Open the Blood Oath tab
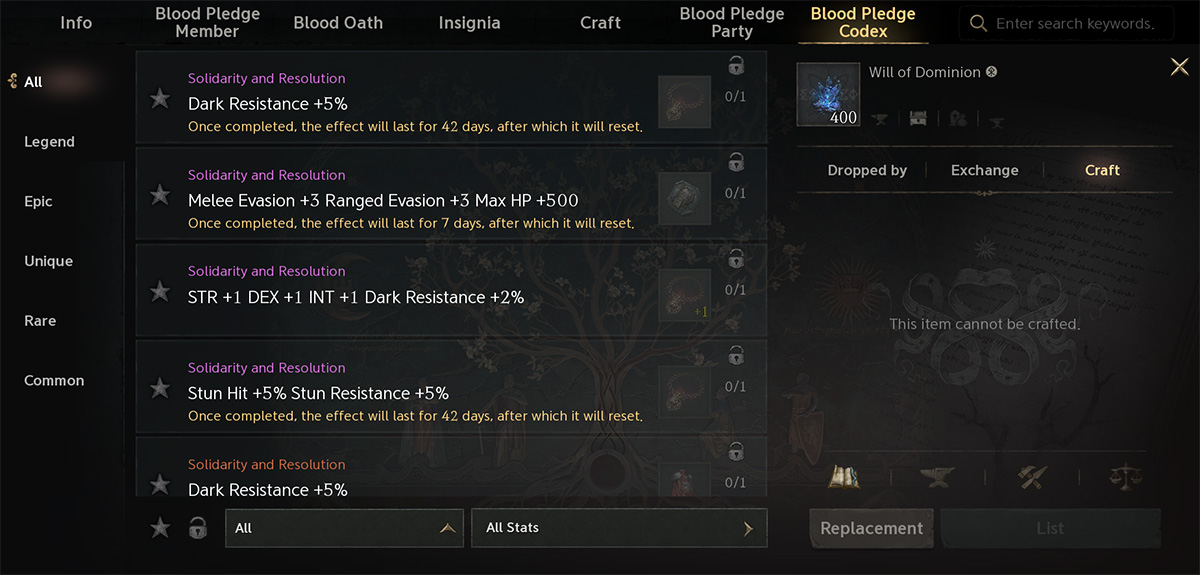The height and width of the screenshot is (575, 1200). (338, 22)
